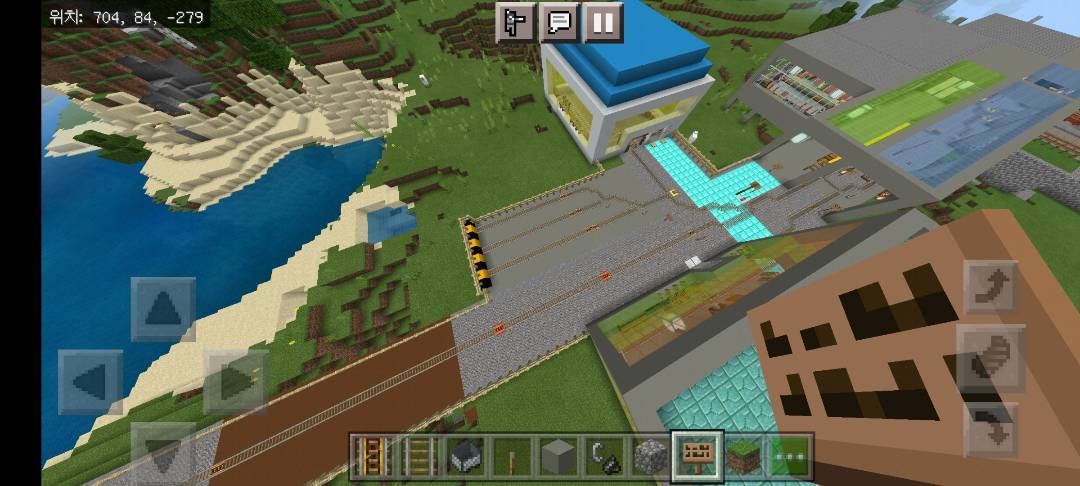Viewport: 1080px width, 486px height.
Task: Pick the cobblestone block hotbar slot
Action: [651, 457]
